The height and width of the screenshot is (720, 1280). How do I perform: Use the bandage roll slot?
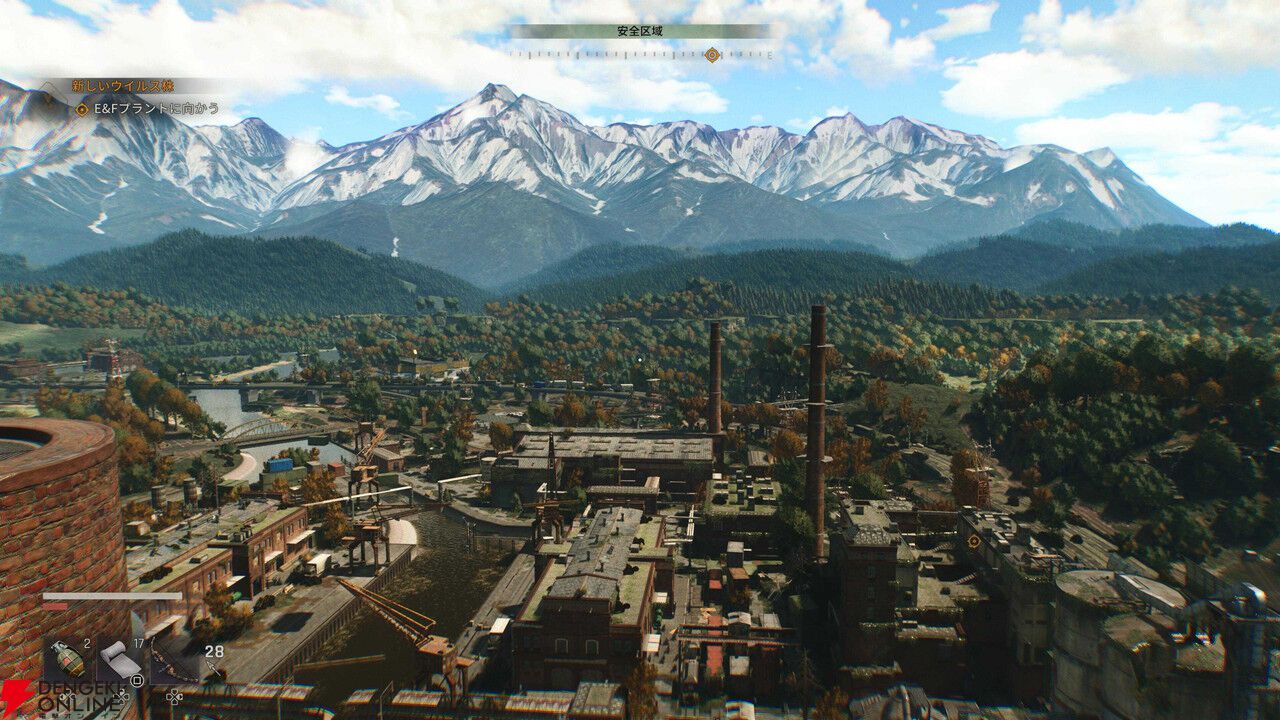(121, 659)
